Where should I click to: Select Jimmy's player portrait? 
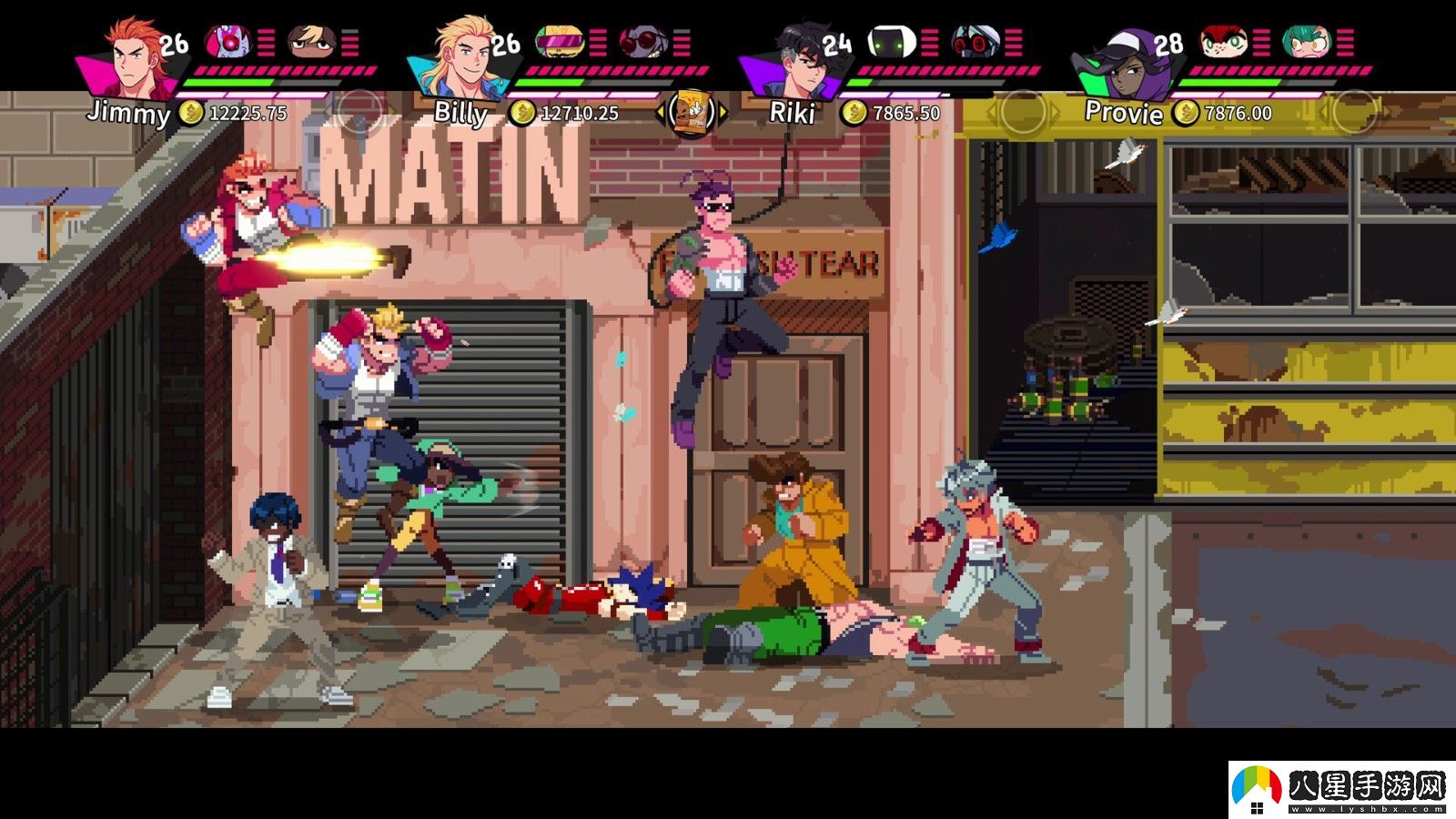coord(135,56)
